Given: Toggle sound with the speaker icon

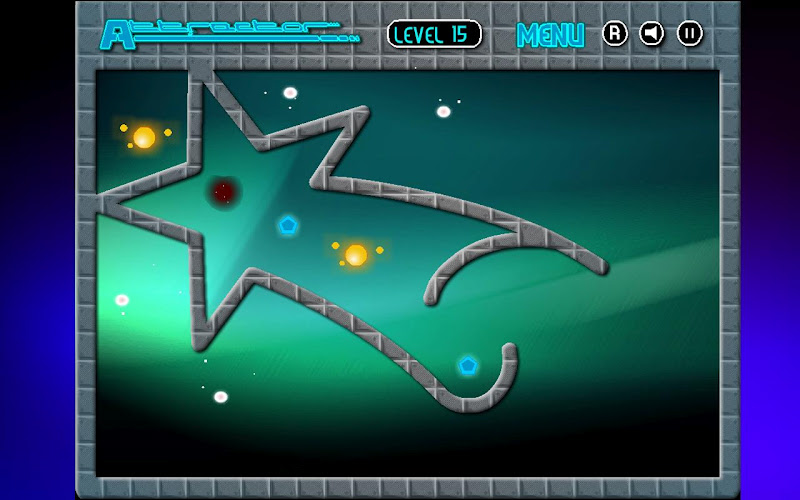Looking at the screenshot, I should tap(652, 34).
